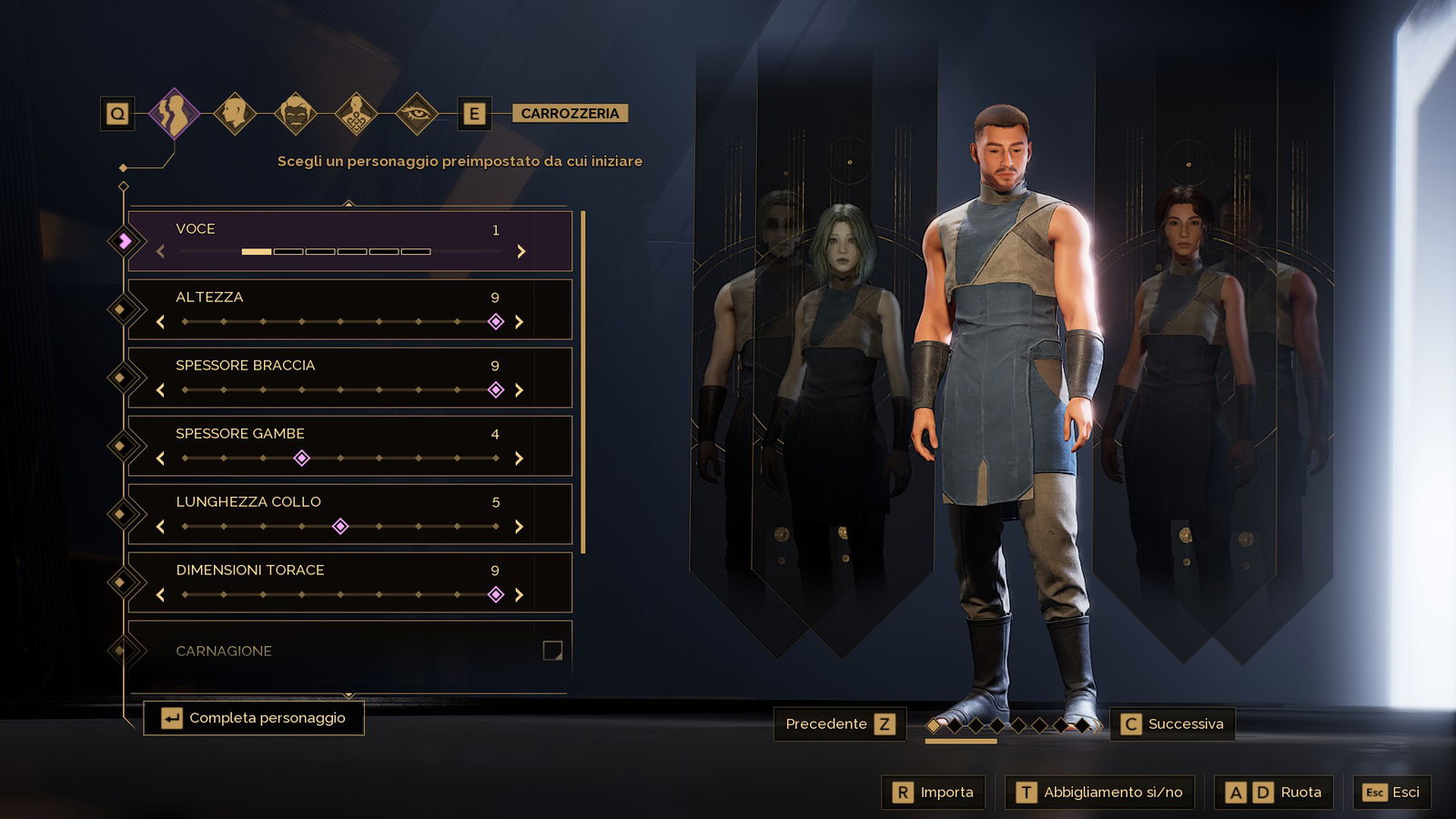The width and height of the screenshot is (1456, 819).
Task: Open the bearded face hair tab
Action: point(296,113)
